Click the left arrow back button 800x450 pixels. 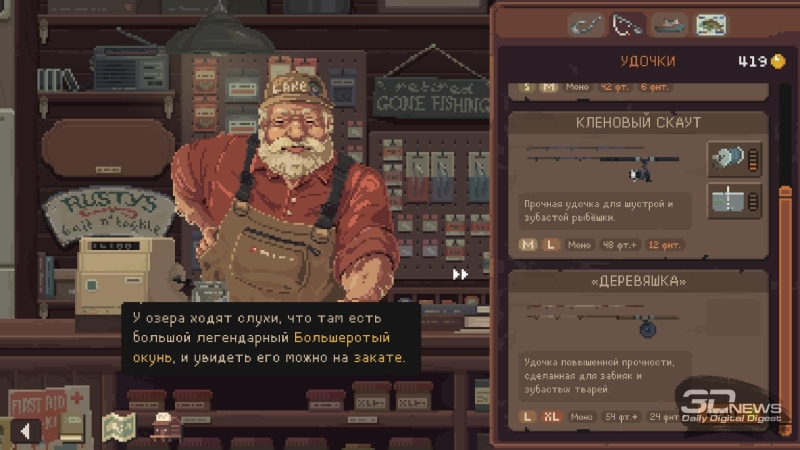point(25,431)
